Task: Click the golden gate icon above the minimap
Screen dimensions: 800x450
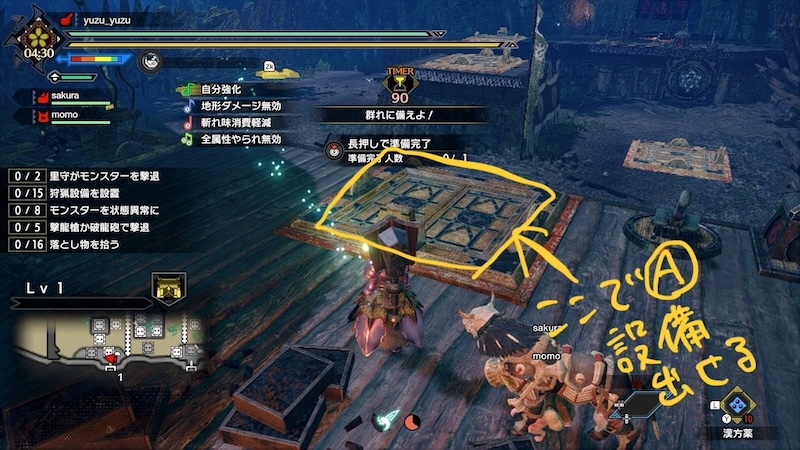Action: click(x=167, y=290)
